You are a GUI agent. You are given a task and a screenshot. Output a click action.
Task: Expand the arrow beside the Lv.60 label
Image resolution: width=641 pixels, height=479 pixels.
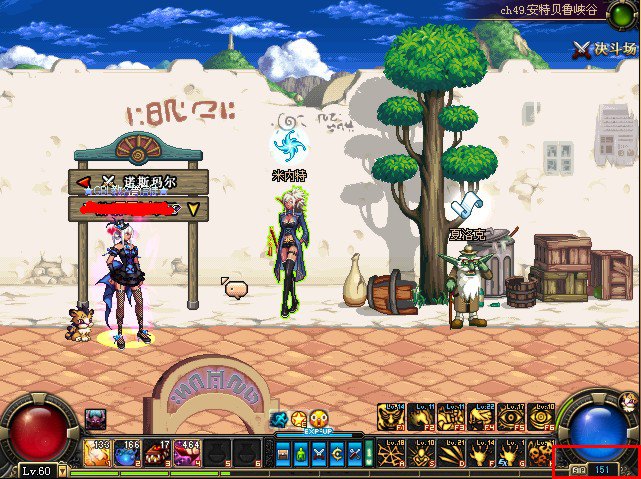pyautogui.click(x=62, y=470)
